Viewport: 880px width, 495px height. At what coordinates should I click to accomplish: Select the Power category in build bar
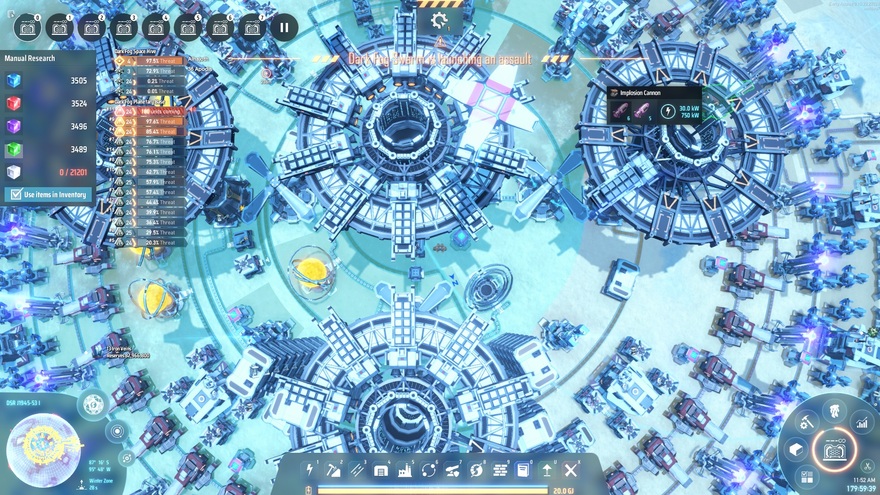click(310, 470)
